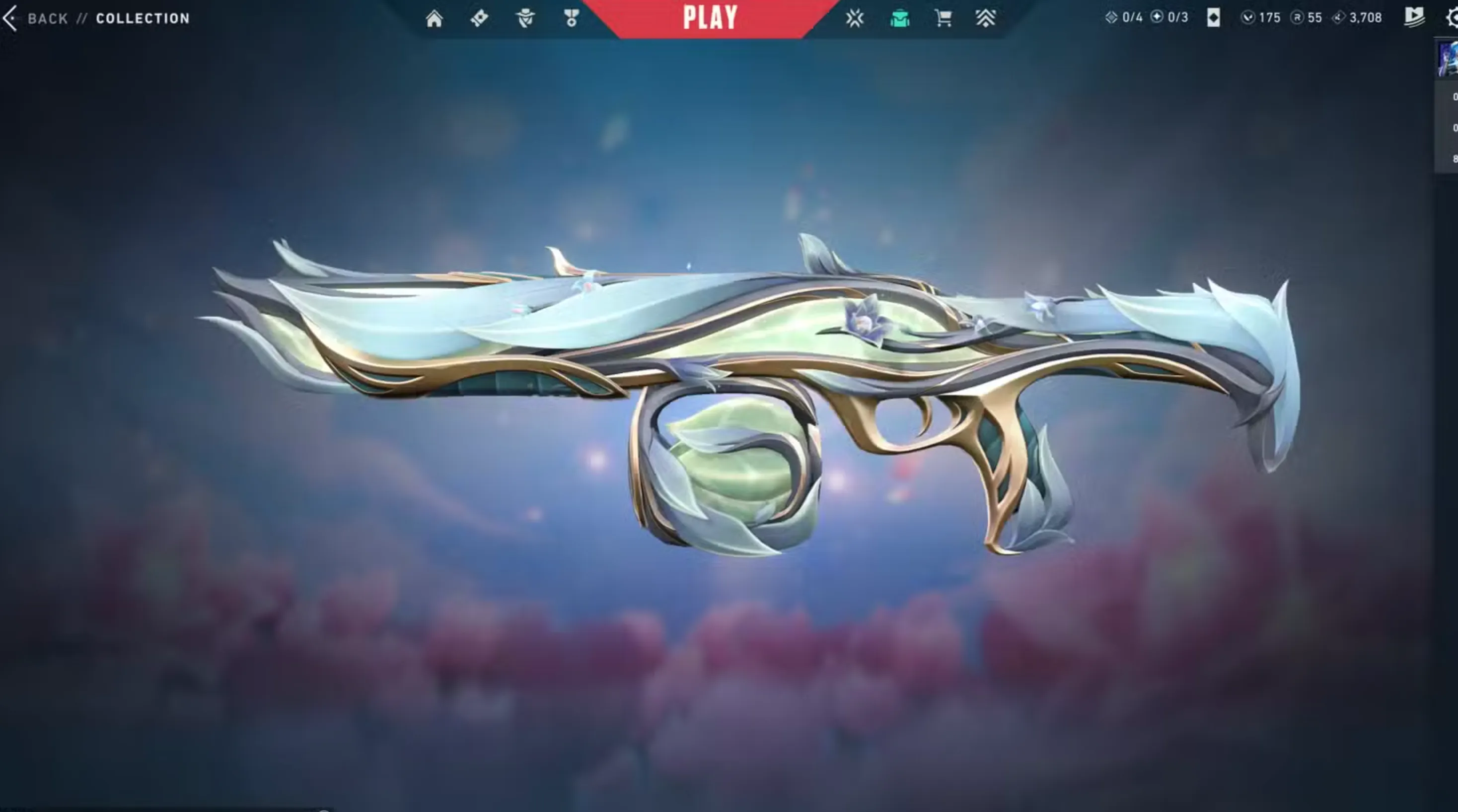Open the Store shopping cart icon
Image resolution: width=1458 pixels, height=812 pixels.
pos(943,19)
